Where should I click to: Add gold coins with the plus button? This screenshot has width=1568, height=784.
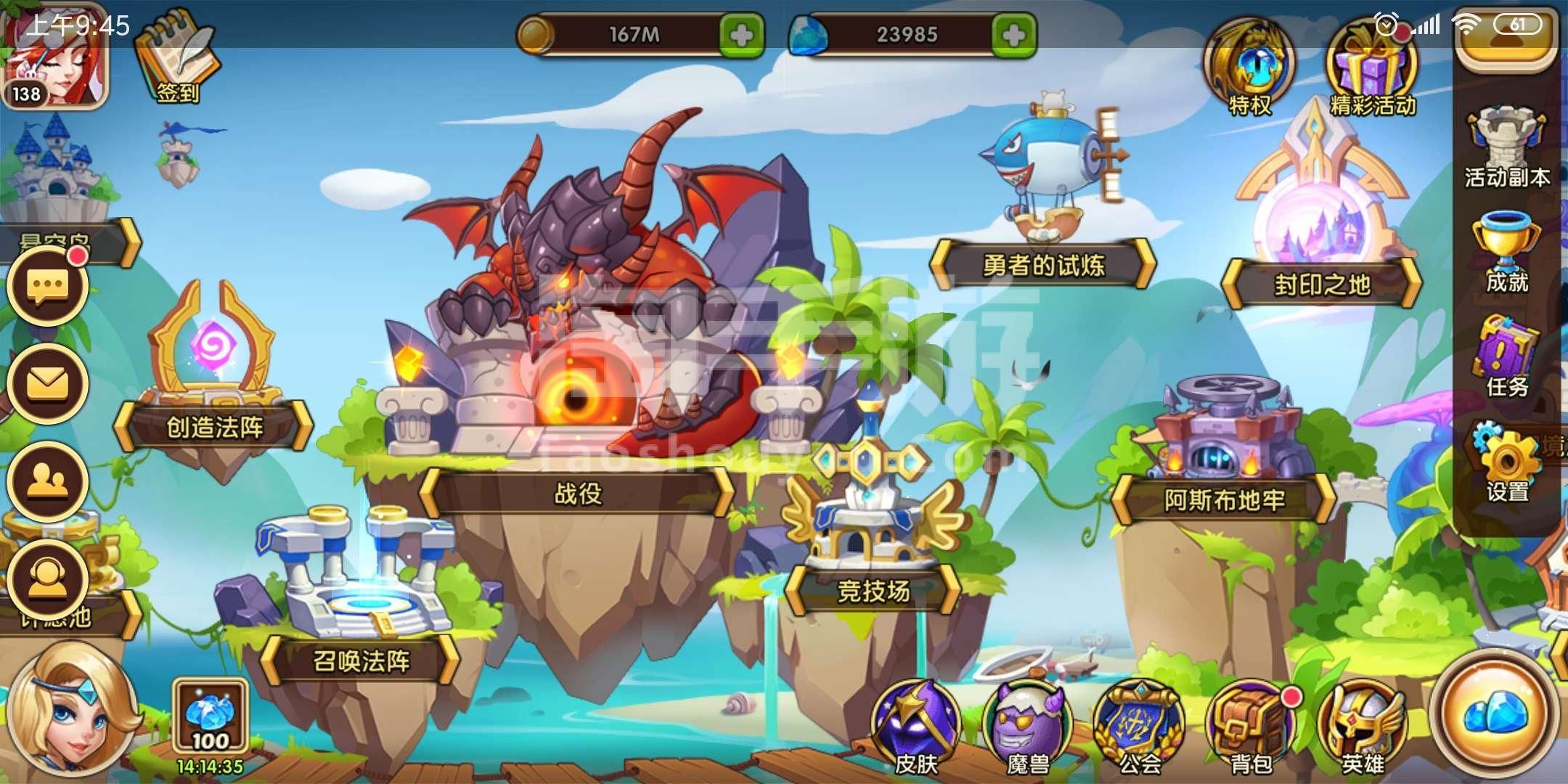741,34
